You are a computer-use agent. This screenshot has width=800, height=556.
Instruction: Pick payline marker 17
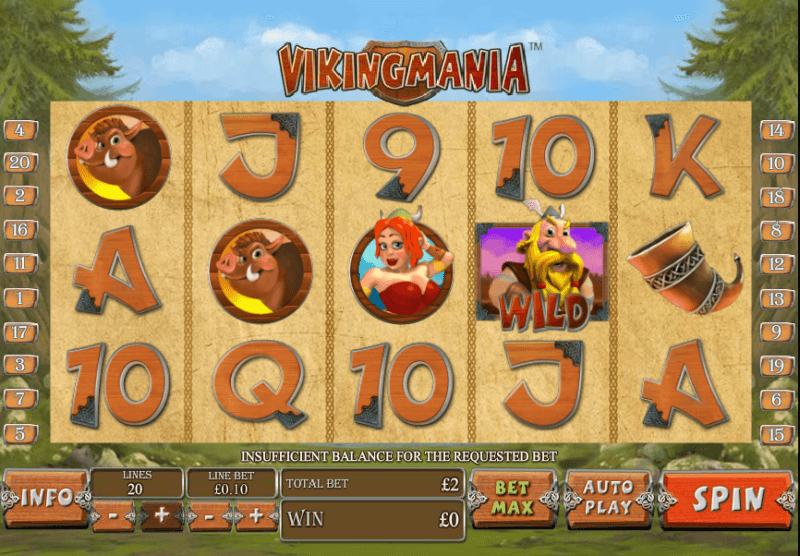pos(20,331)
